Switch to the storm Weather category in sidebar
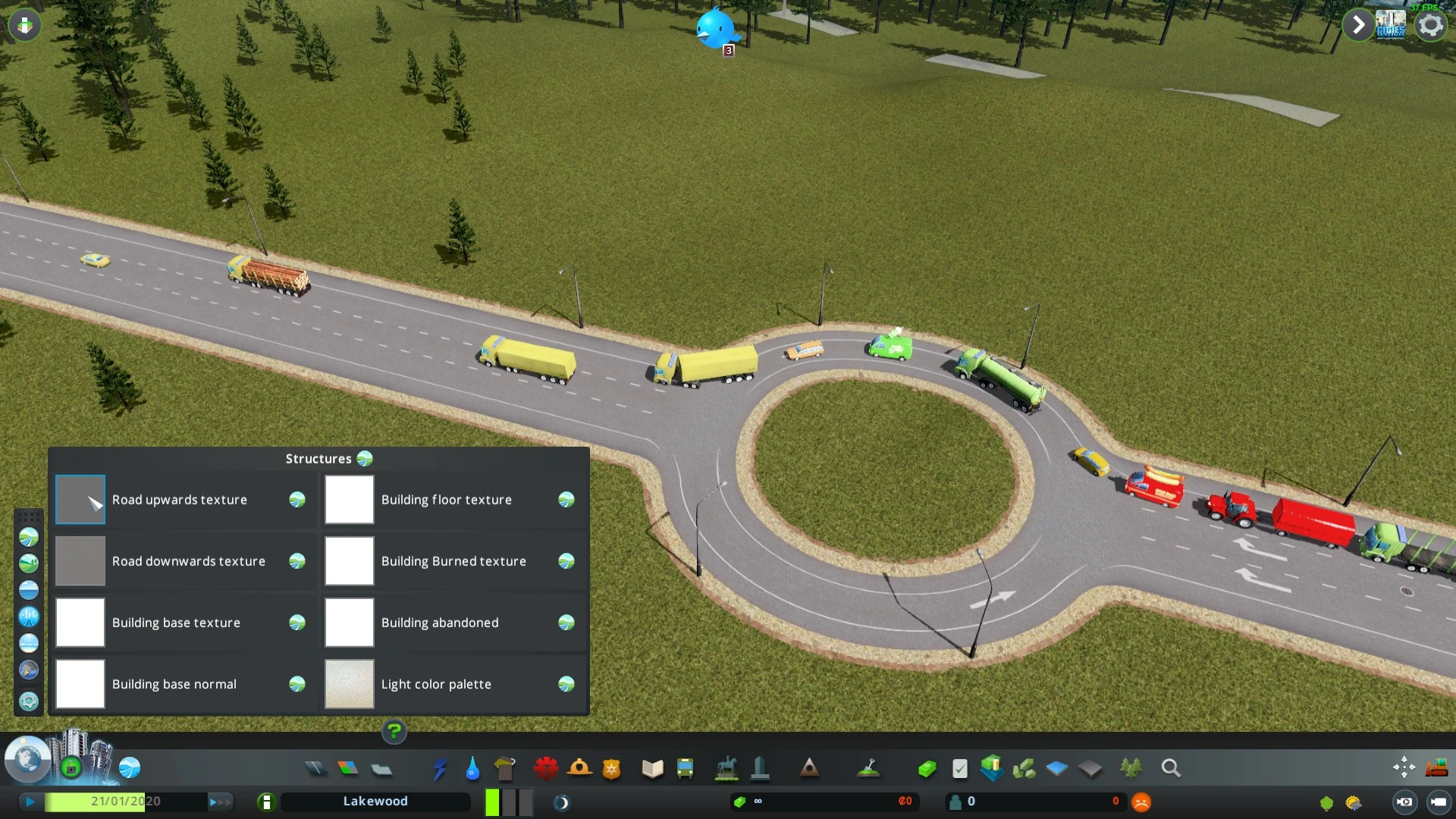Image resolution: width=1456 pixels, height=819 pixels. click(x=29, y=669)
